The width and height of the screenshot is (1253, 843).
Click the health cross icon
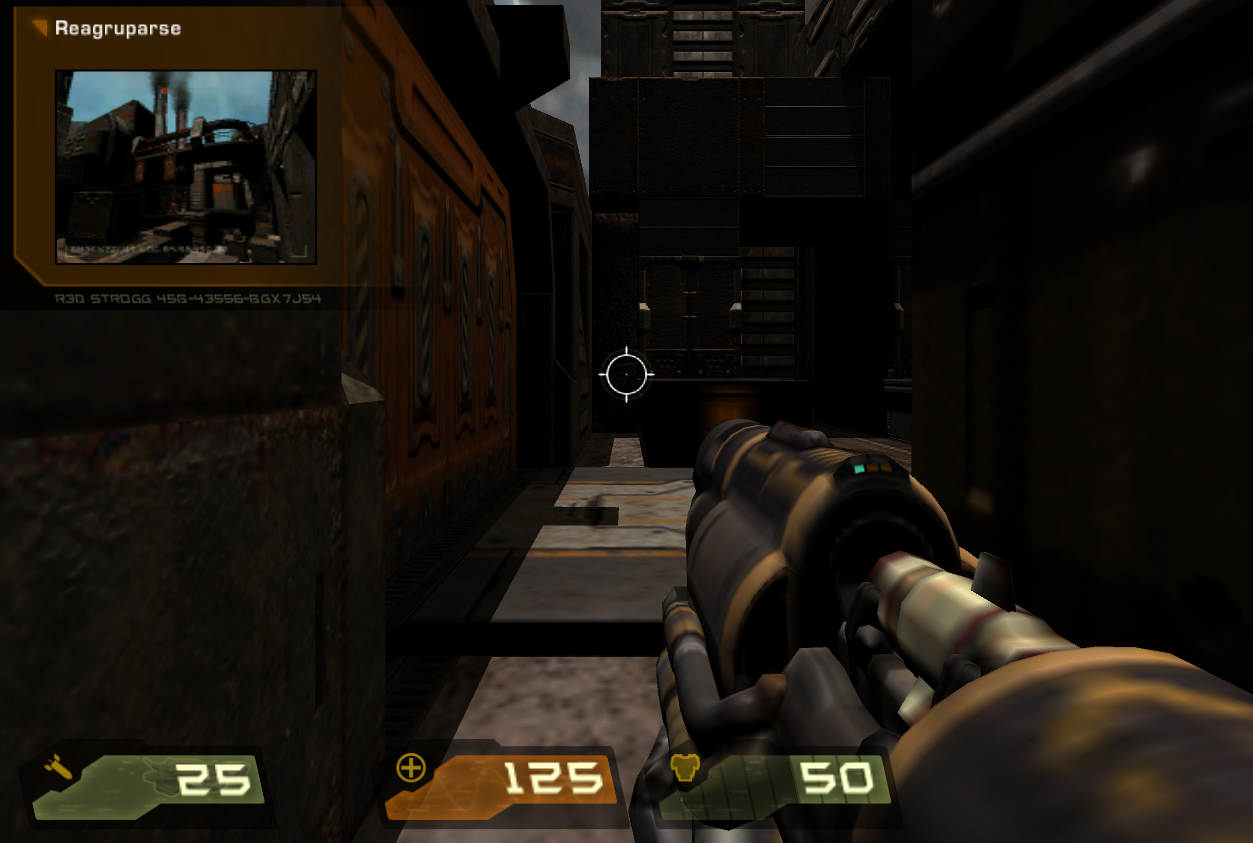pos(411,768)
